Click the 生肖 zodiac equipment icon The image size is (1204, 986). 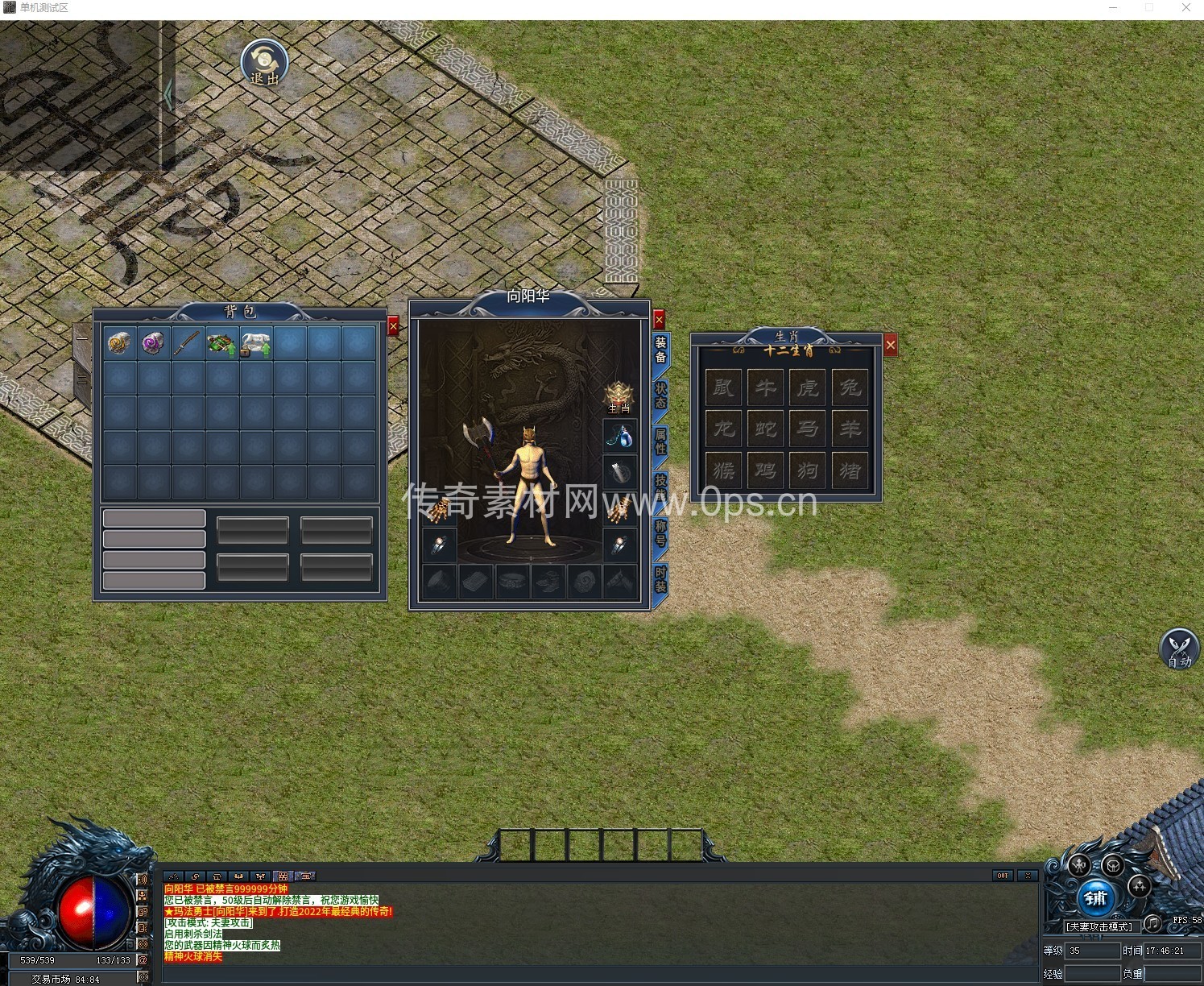(619, 396)
